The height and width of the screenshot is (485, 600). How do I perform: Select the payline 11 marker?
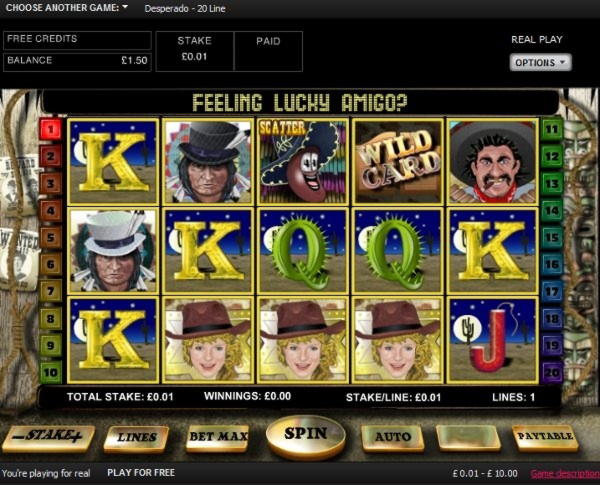[551, 128]
